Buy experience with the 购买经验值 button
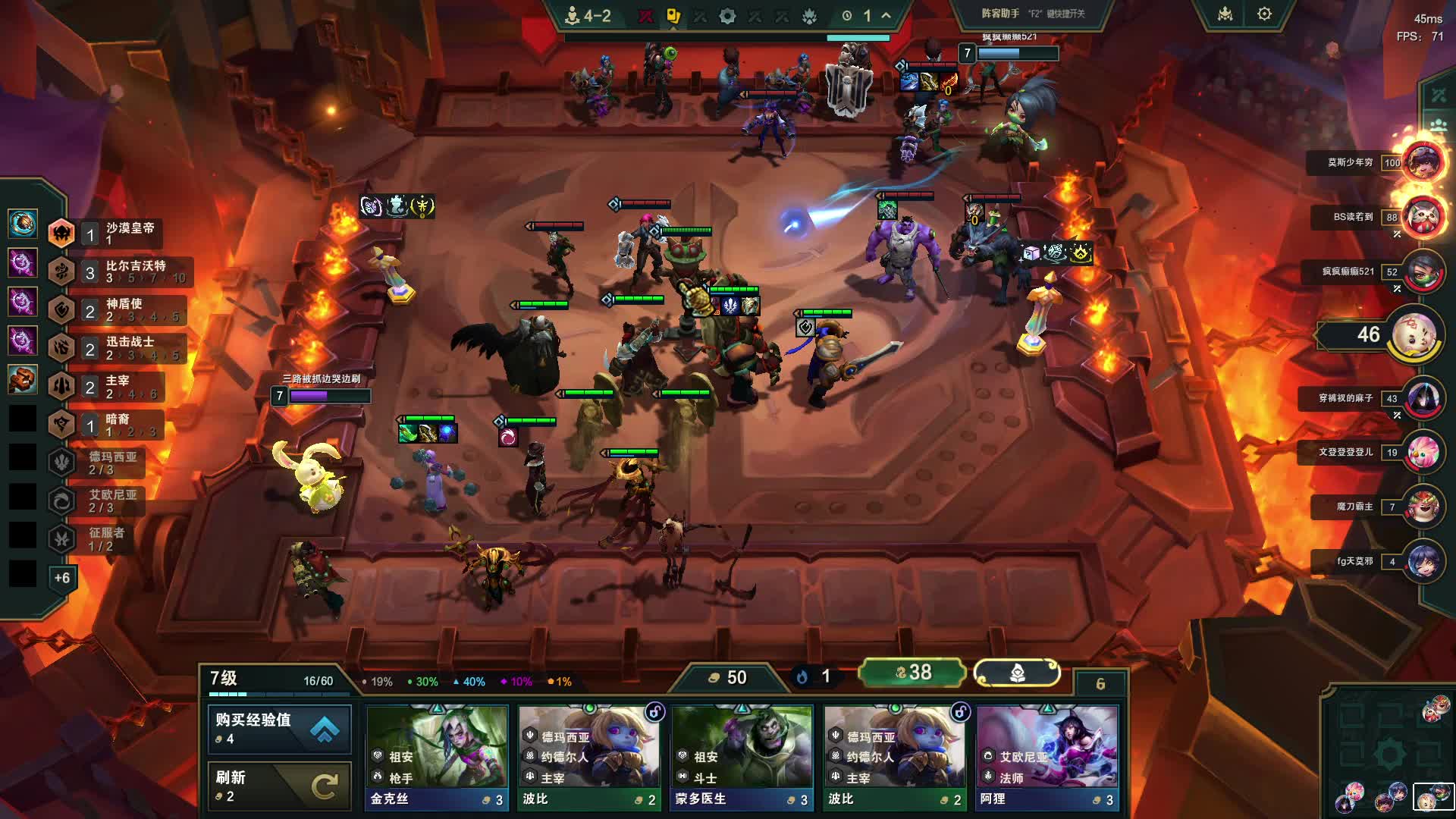 (x=279, y=728)
